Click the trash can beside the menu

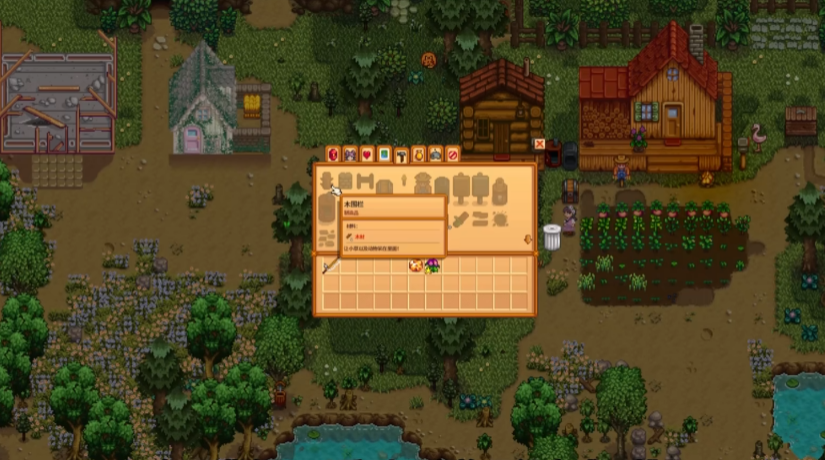pyautogui.click(x=551, y=237)
